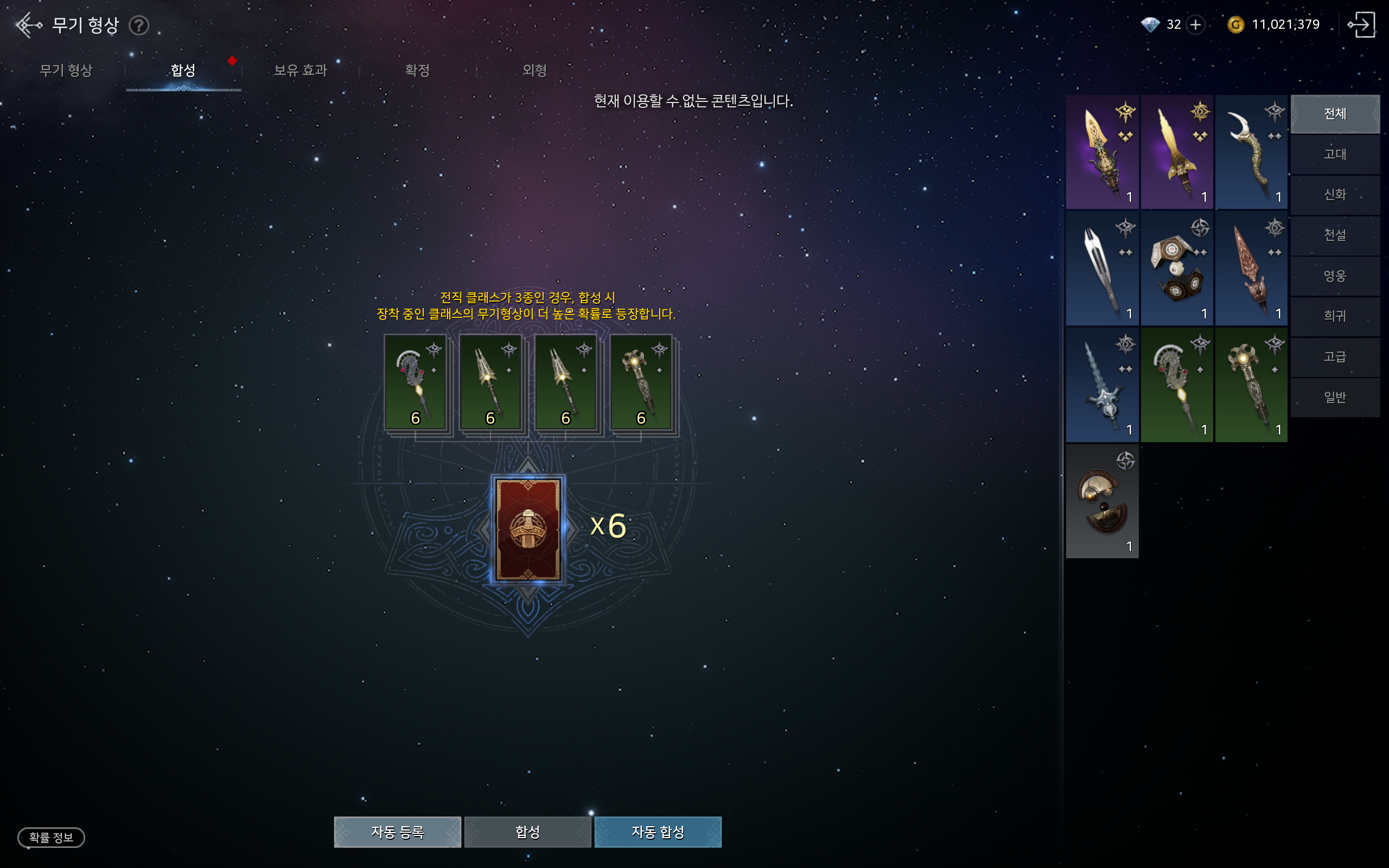The height and width of the screenshot is (868, 1389).
Task: Filter weapons by 고대 grade
Action: (1335, 155)
